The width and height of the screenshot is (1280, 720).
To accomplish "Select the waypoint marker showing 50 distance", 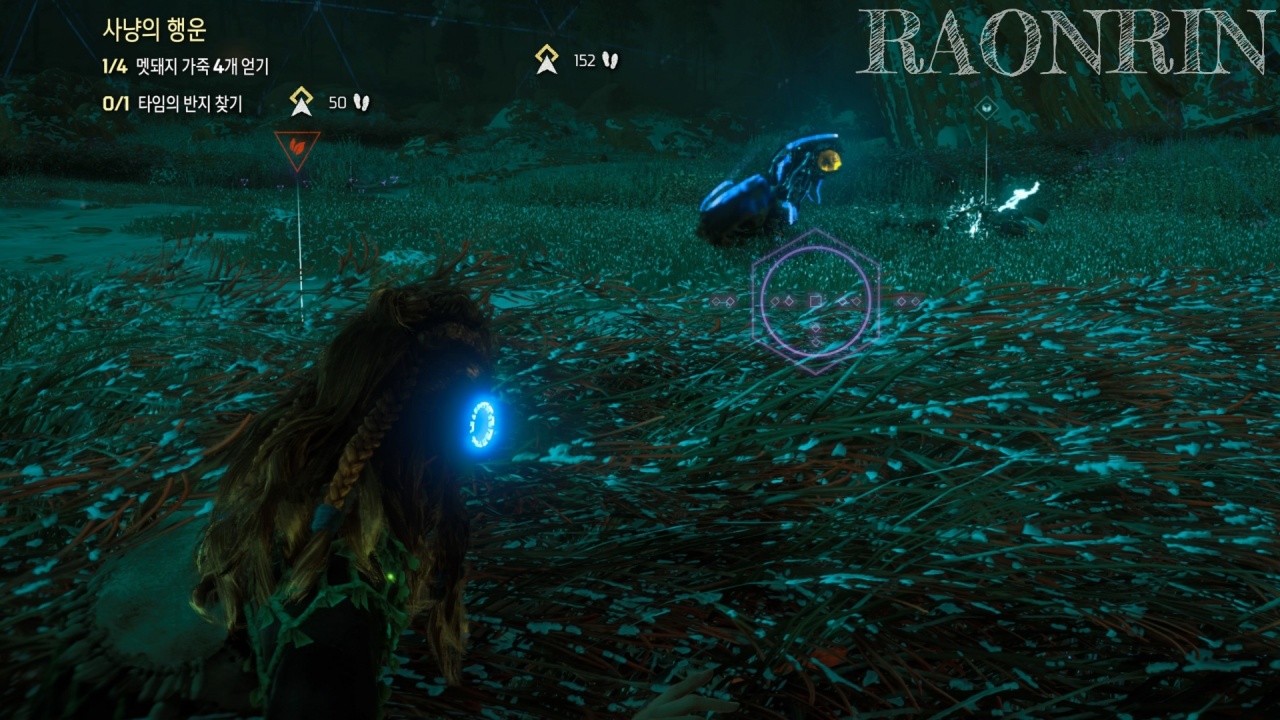I will 301,102.
